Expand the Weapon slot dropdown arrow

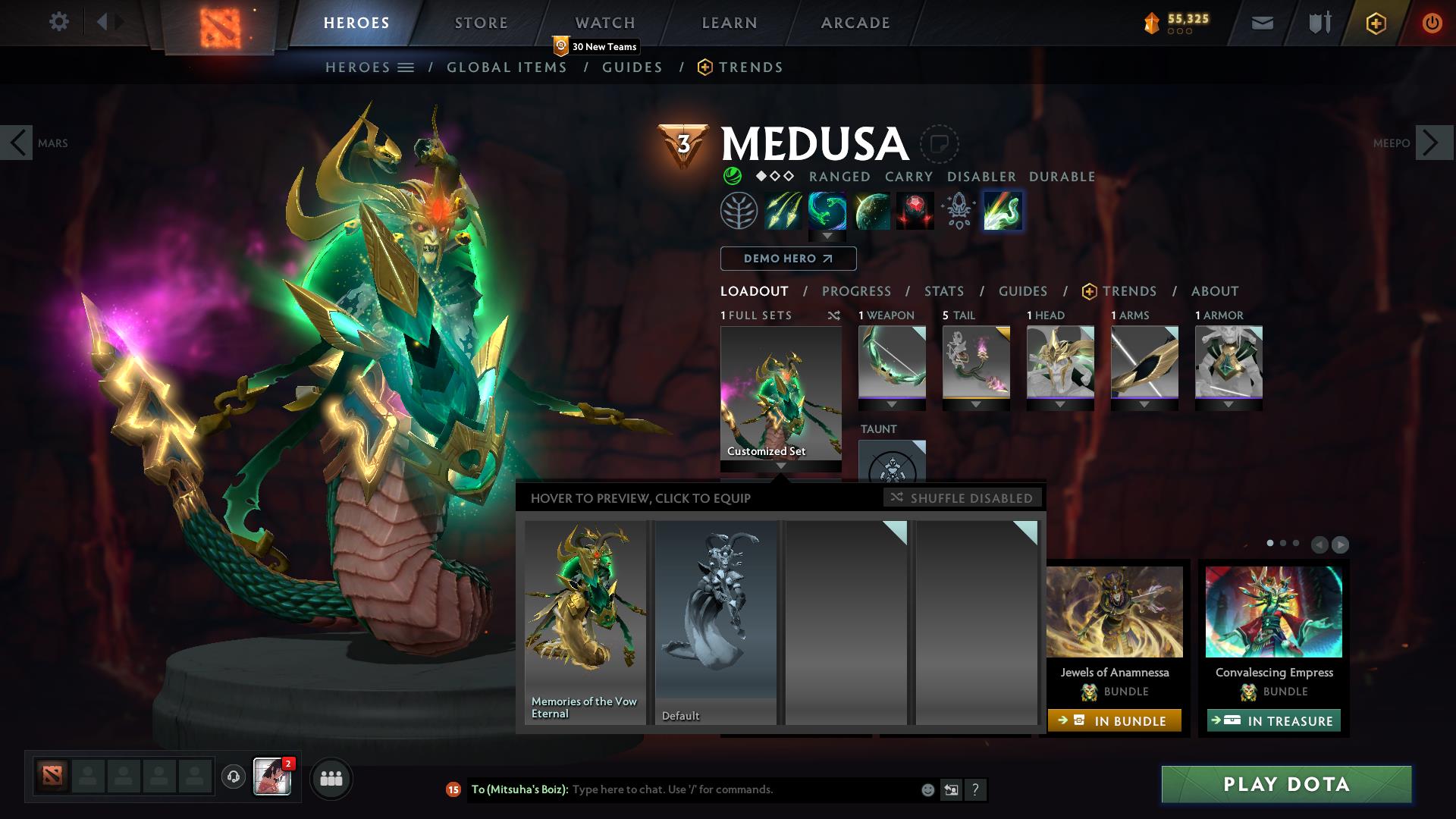(893, 405)
